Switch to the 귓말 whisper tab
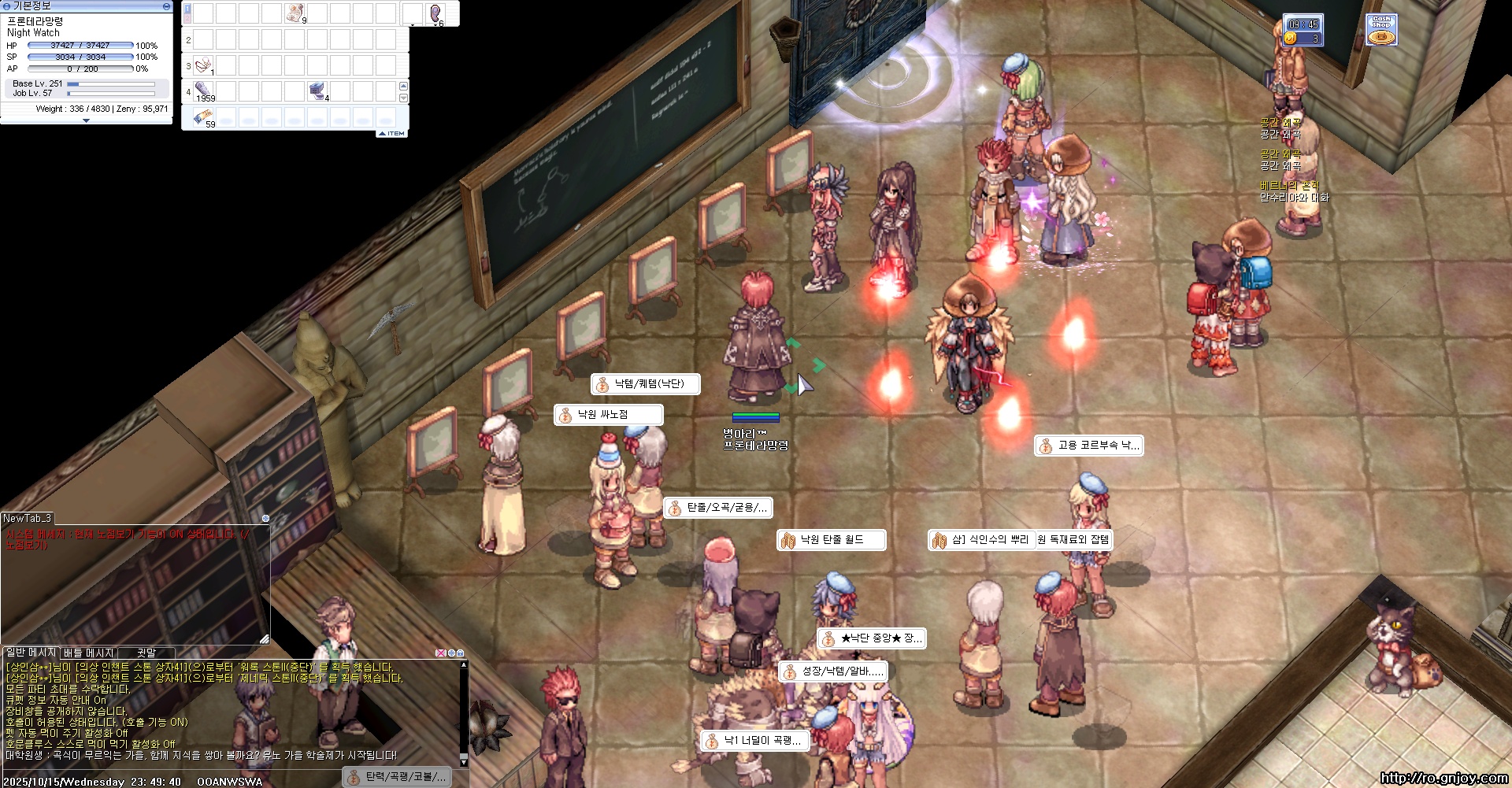Viewport: 1512px width, 788px height. tap(146, 653)
